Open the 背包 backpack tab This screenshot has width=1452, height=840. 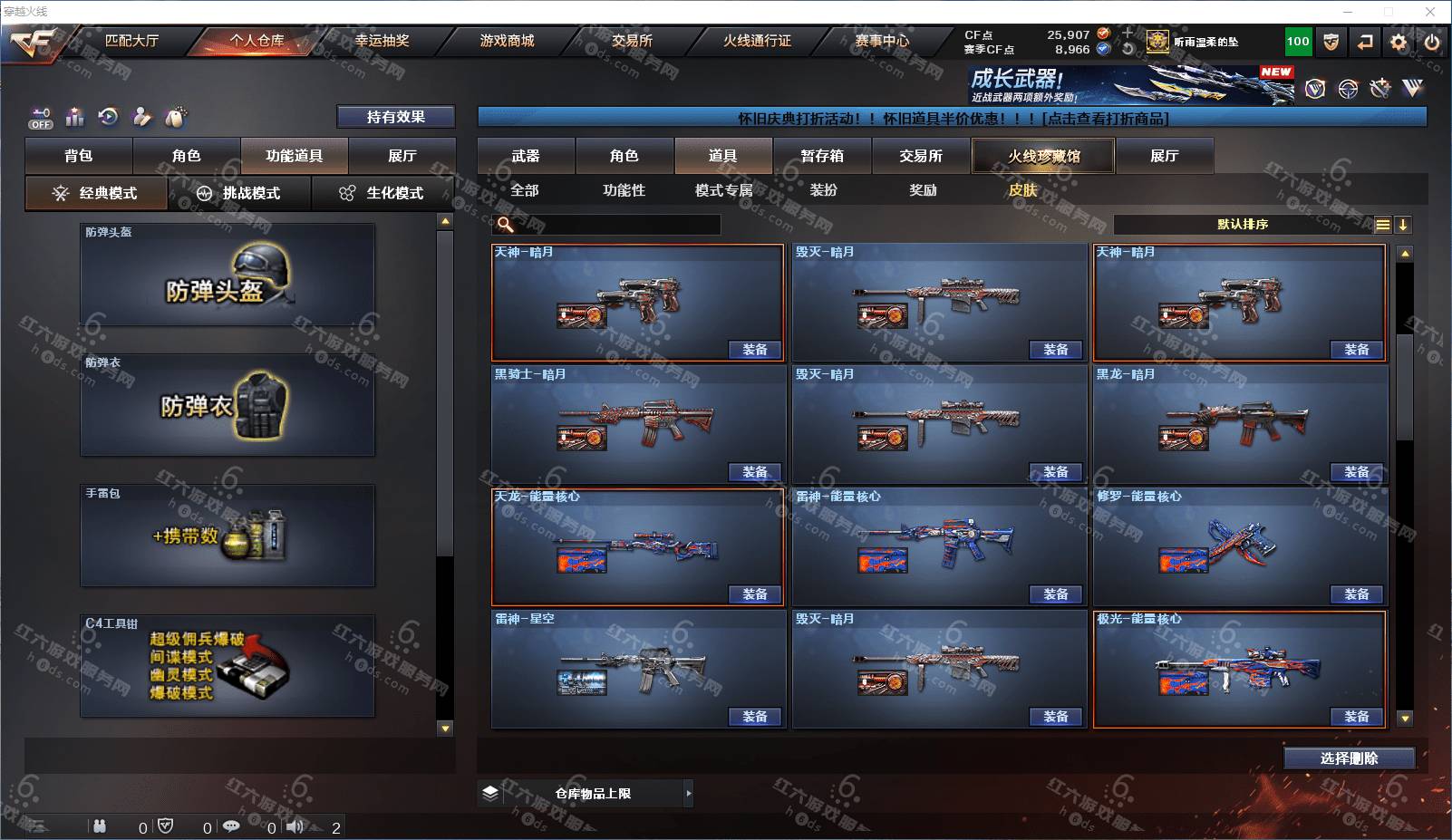79,156
